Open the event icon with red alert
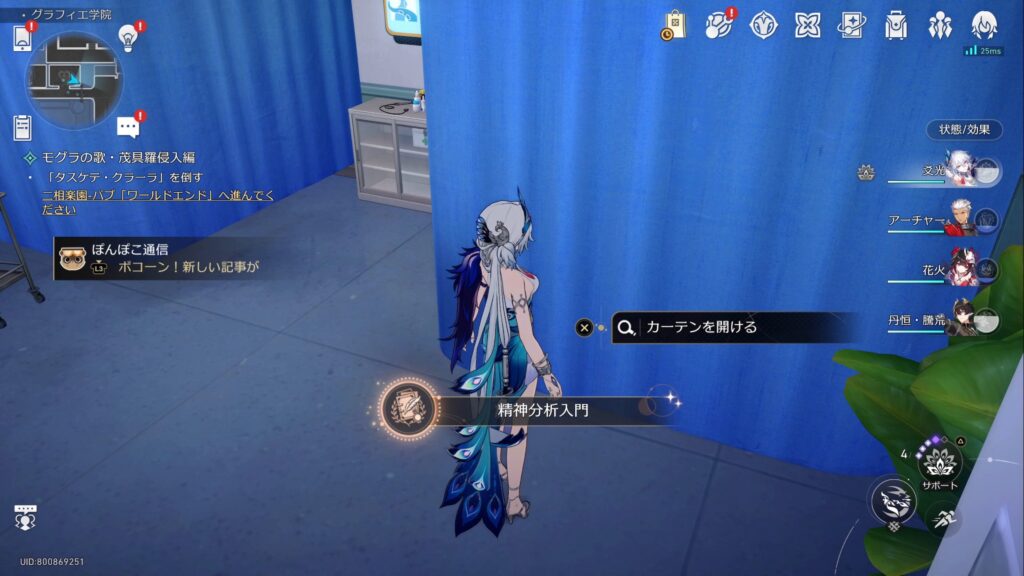 tap(719, 25)
